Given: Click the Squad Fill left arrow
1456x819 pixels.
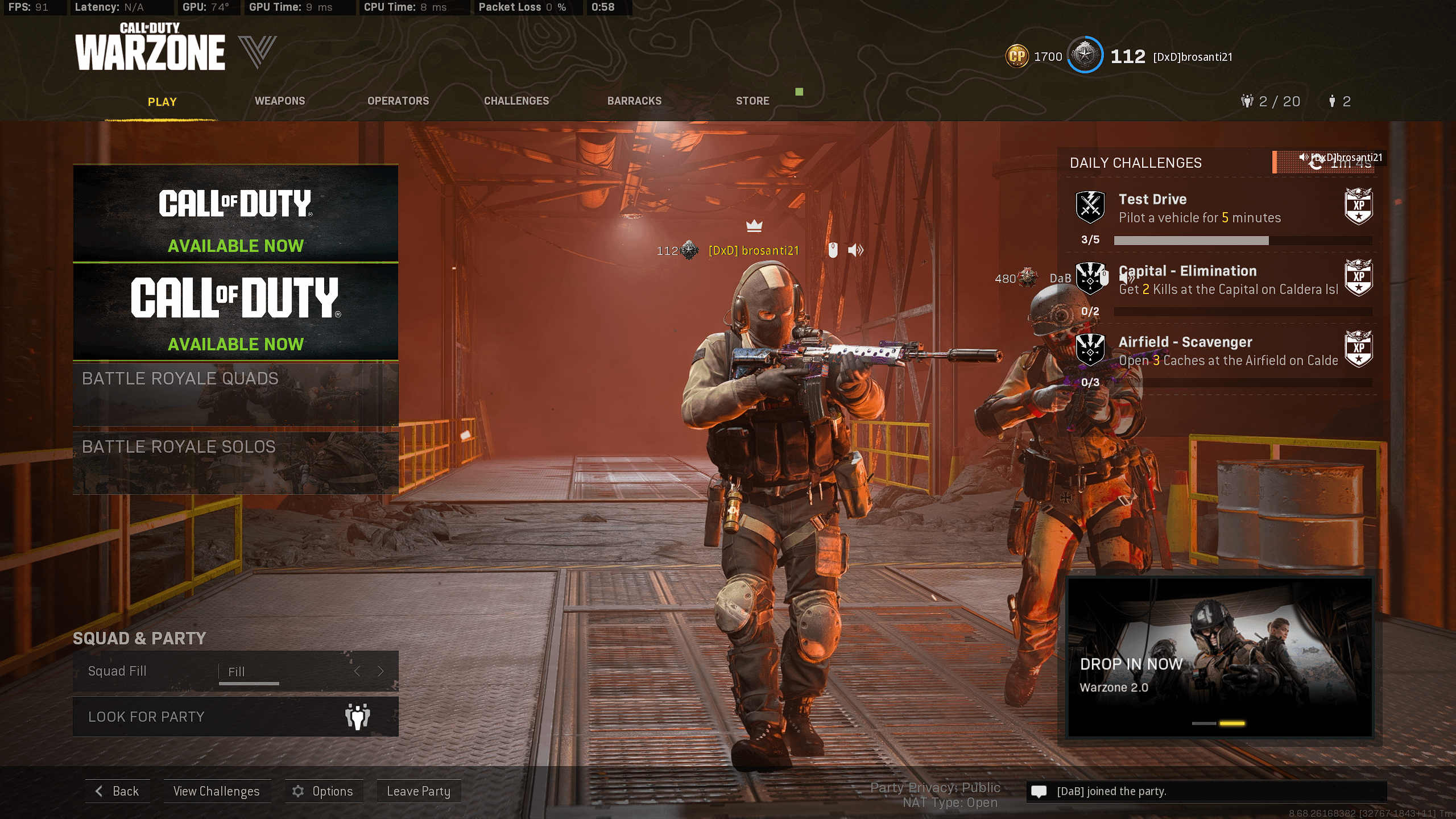Looking at the screenshot, I should click(x=357, y=672).
